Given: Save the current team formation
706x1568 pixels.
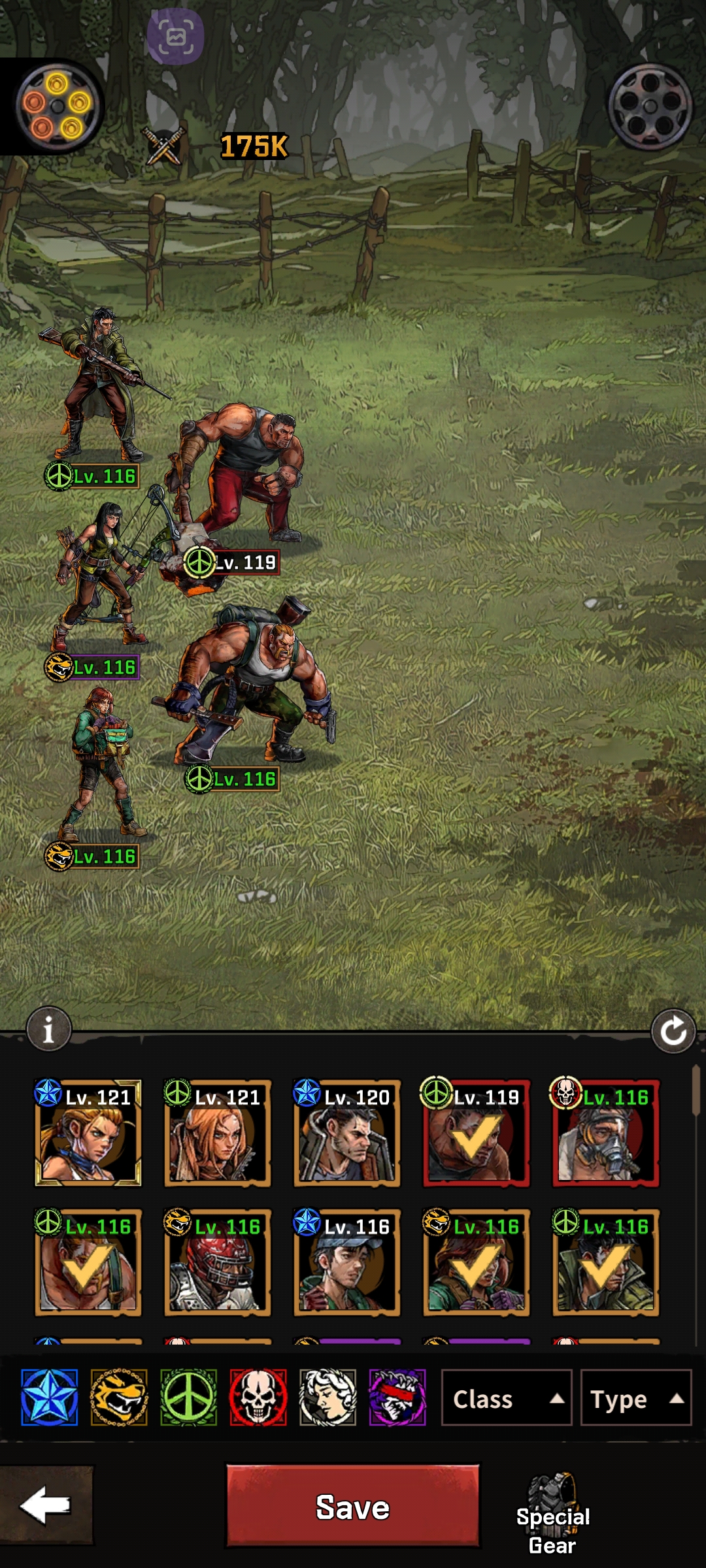Looking at the screenshot, I should (x=352, y=1507).
